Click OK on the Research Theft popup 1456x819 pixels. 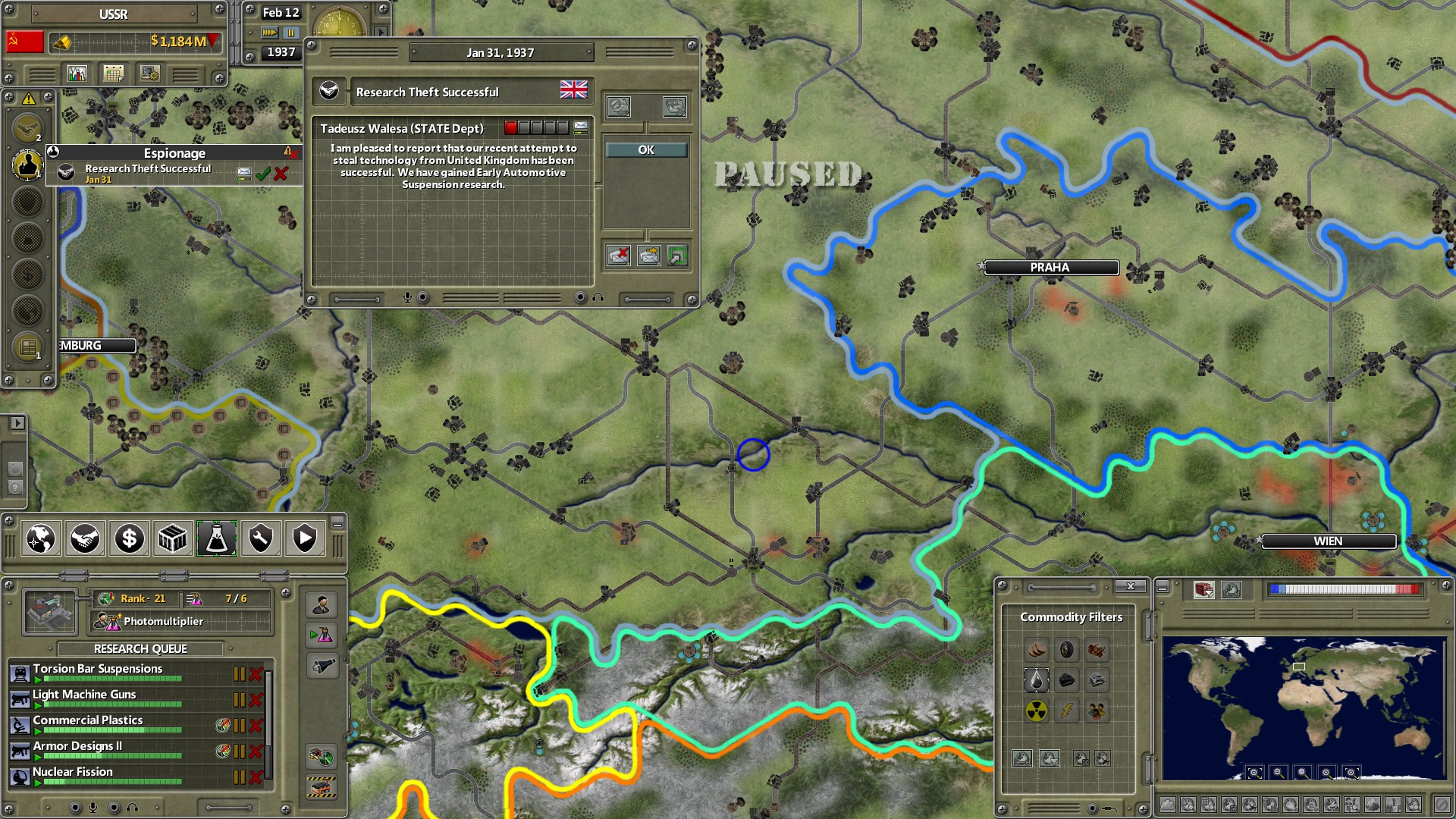point(645,149)
